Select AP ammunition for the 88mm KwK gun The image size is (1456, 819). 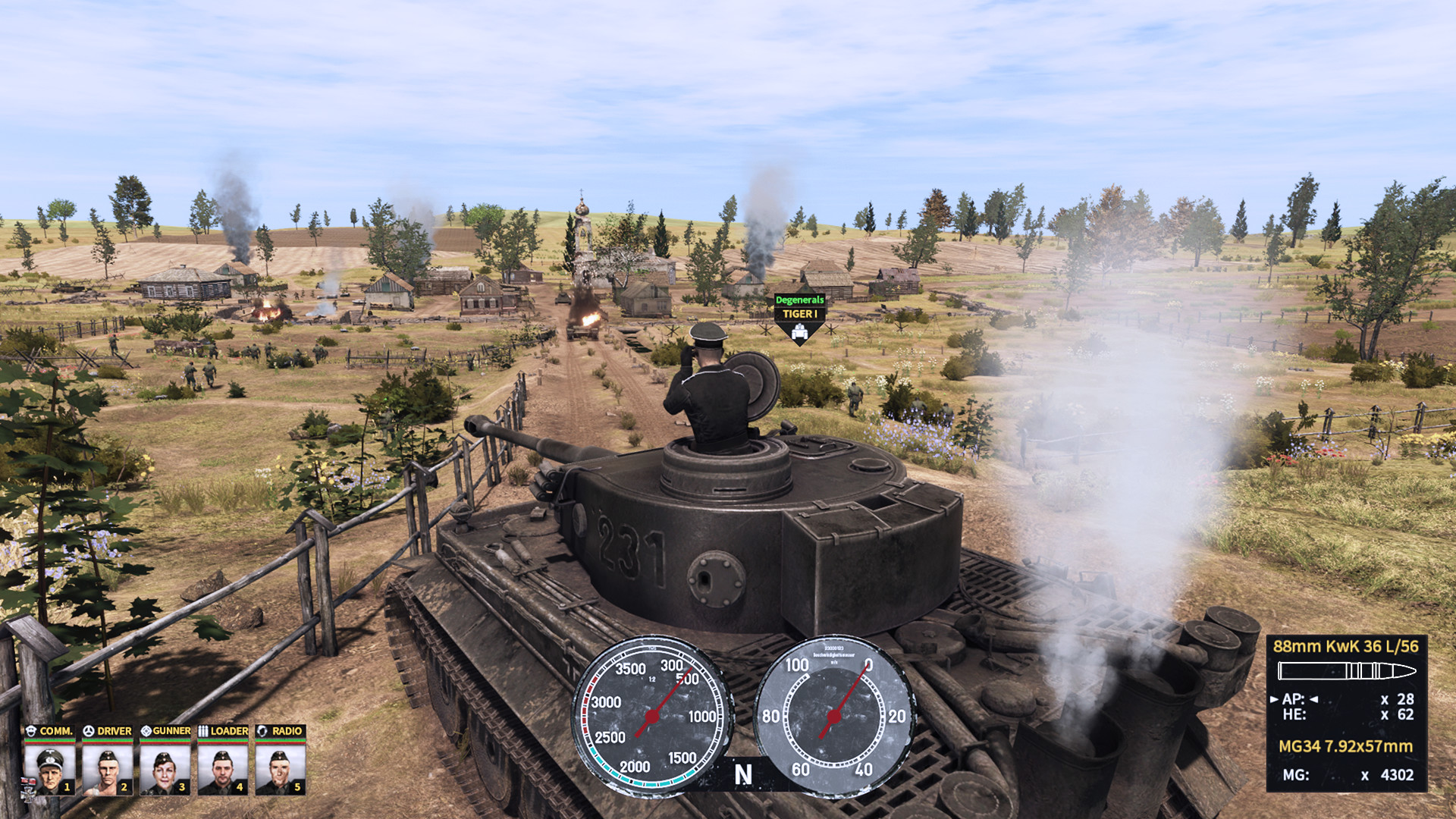(1294, 701)
